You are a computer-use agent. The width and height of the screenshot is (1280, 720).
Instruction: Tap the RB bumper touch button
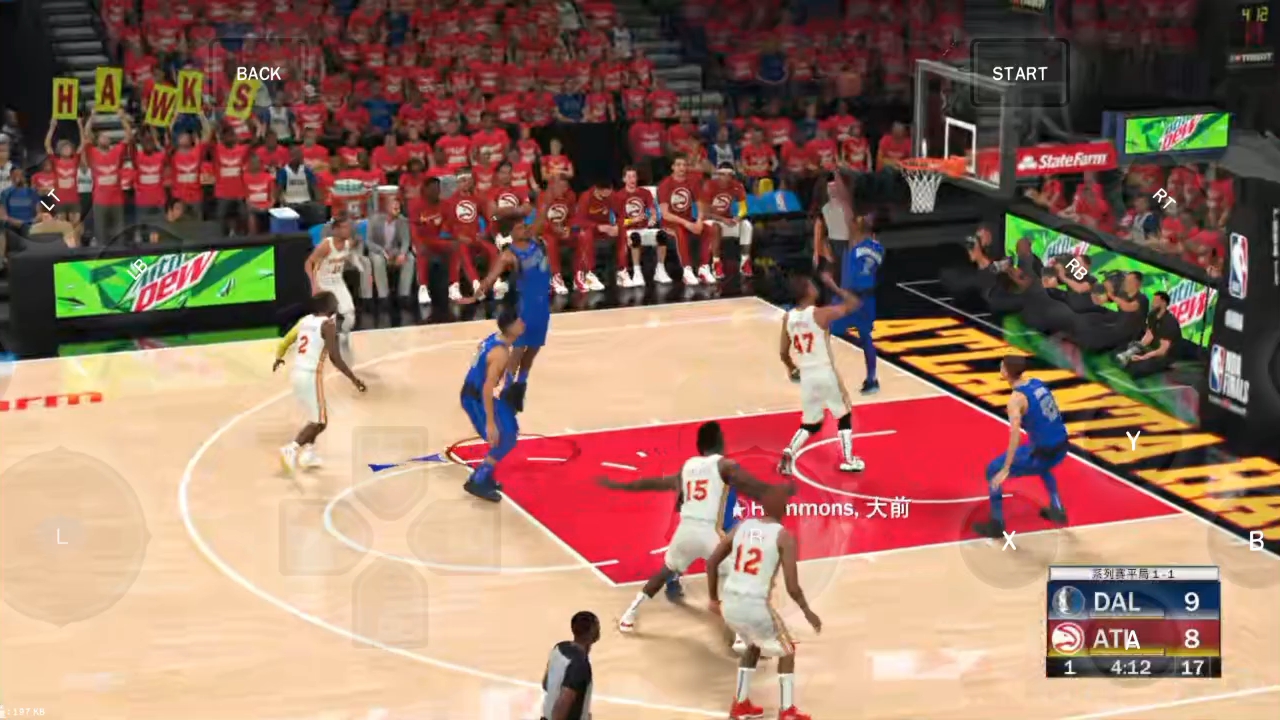coord(1076,268)
